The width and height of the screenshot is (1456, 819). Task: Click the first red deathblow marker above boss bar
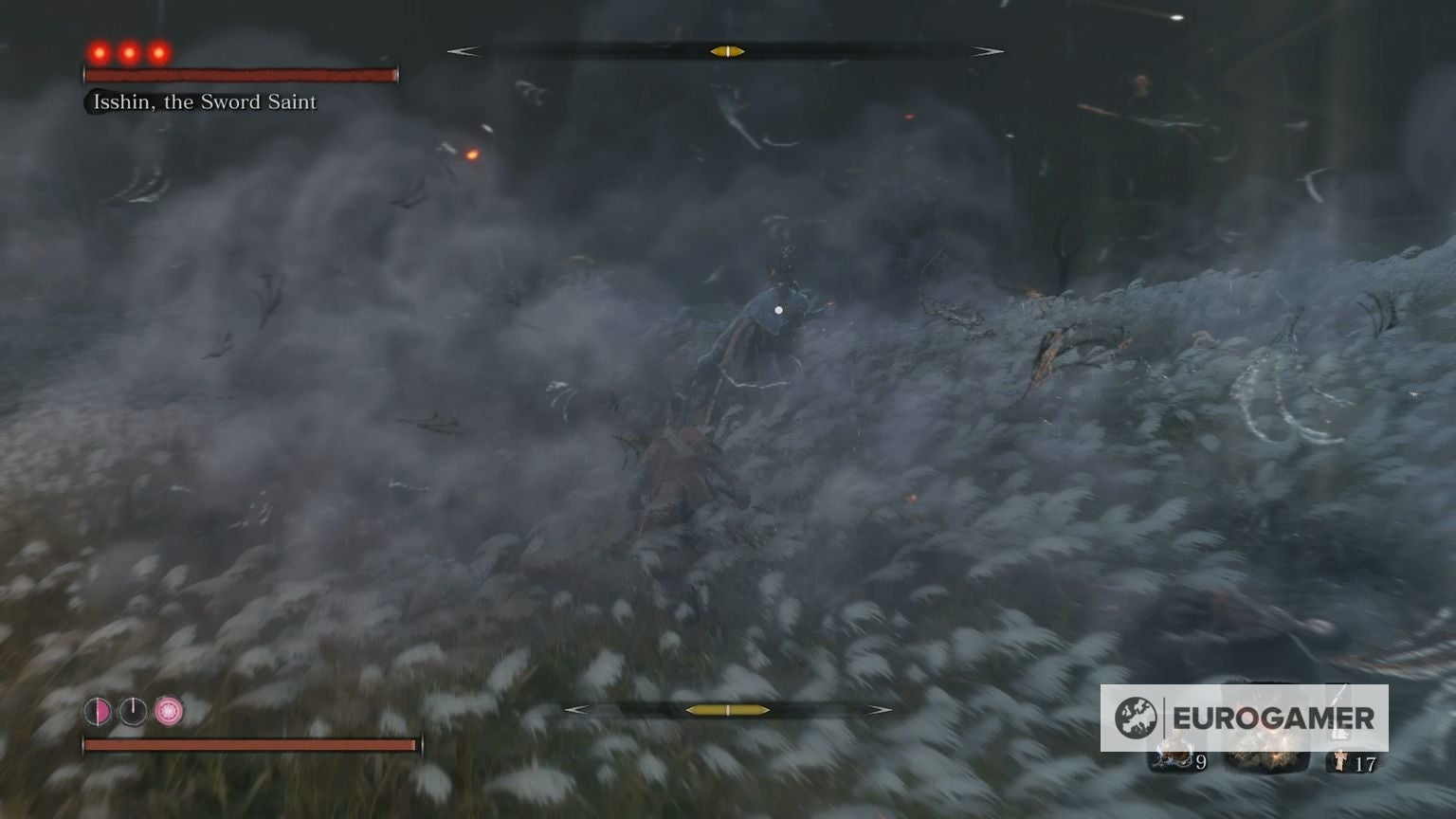[98, 53]
